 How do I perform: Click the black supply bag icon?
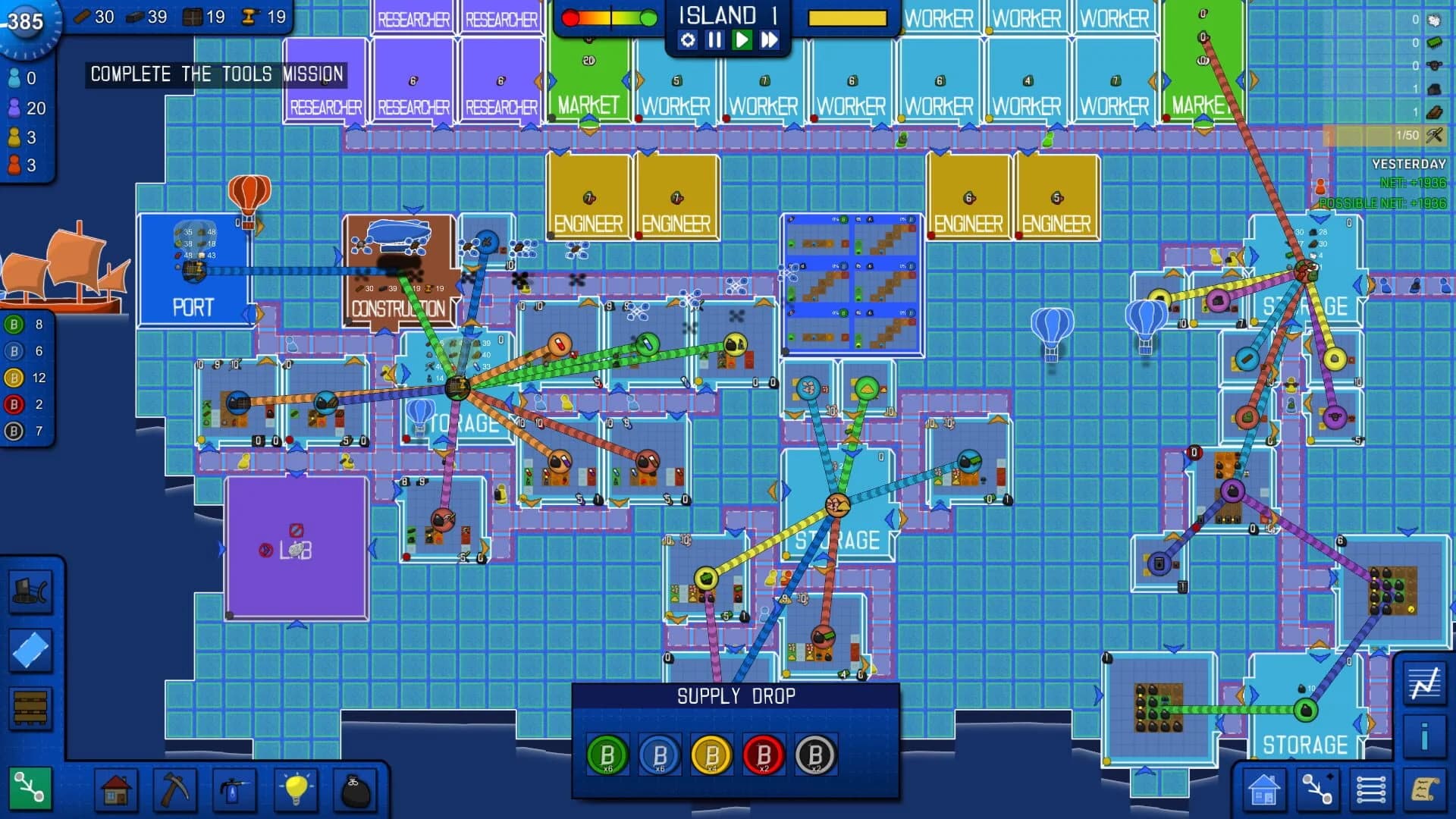353,789
